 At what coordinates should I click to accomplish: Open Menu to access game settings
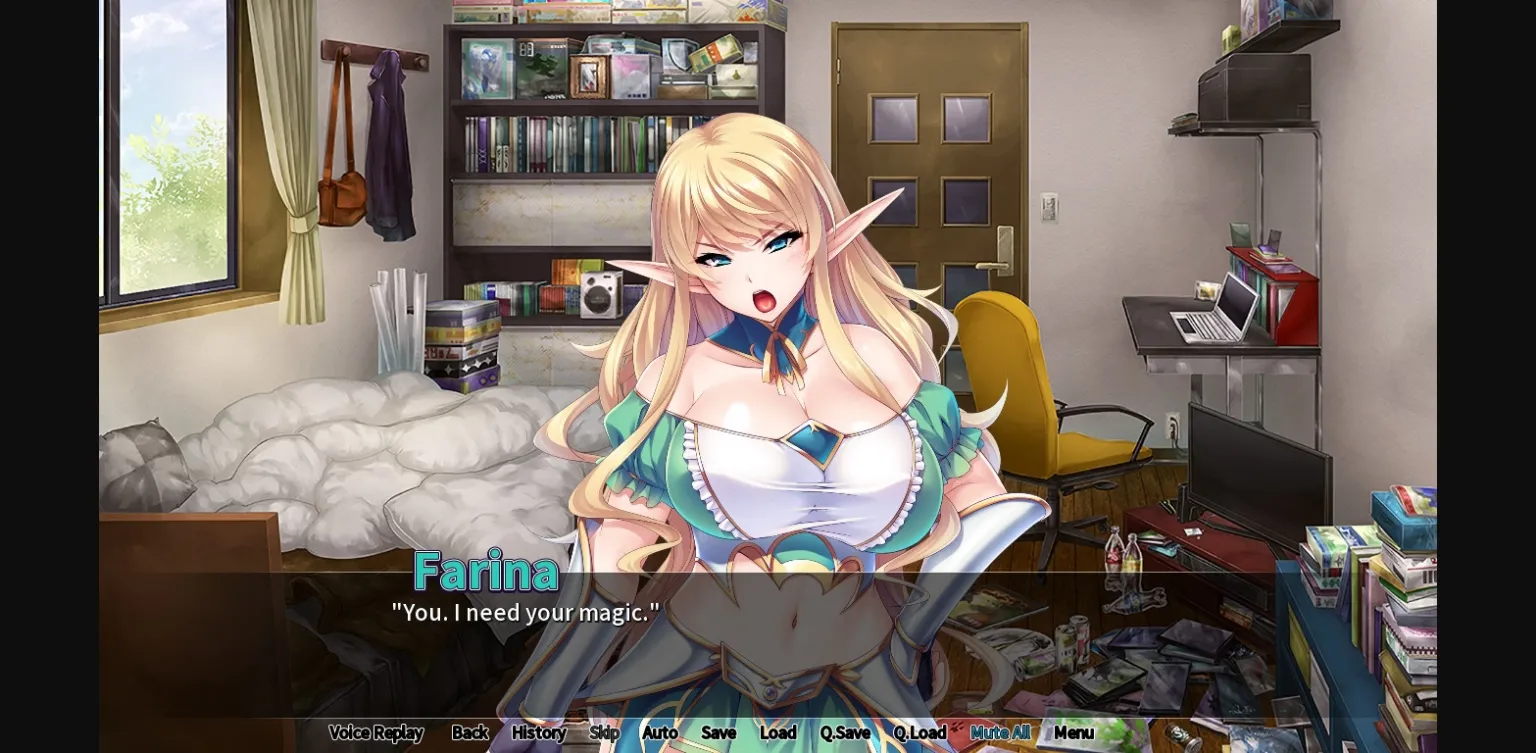pos(1074,733)
